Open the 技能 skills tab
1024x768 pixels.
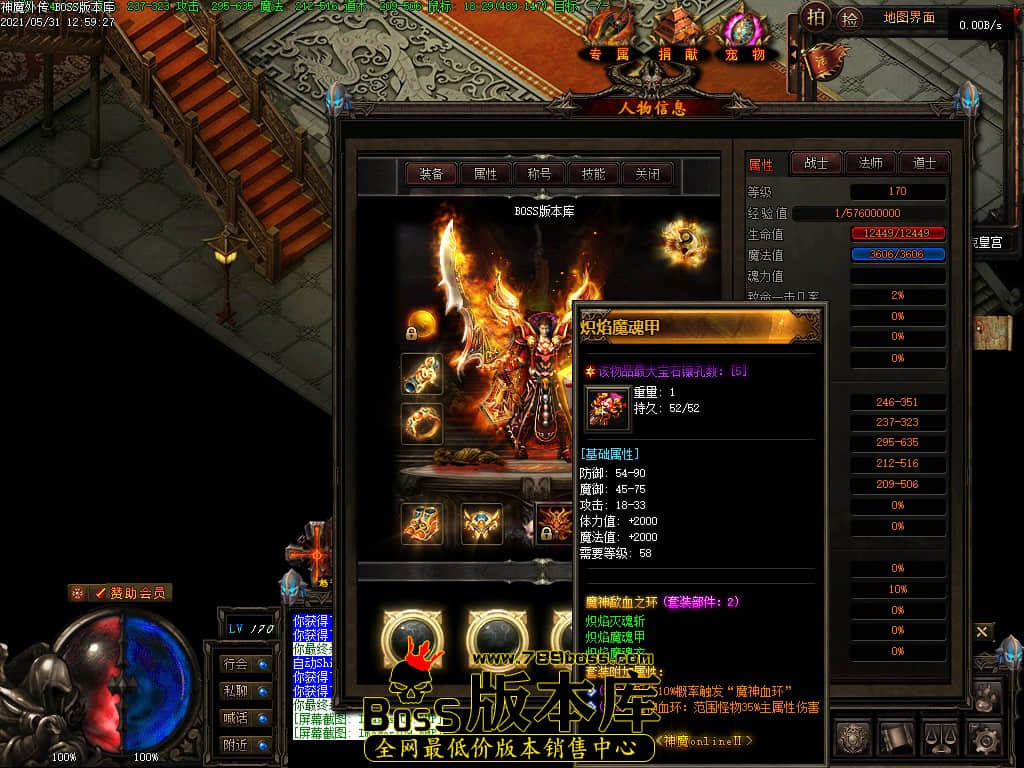pyautogui.click(x=593, y=174)
